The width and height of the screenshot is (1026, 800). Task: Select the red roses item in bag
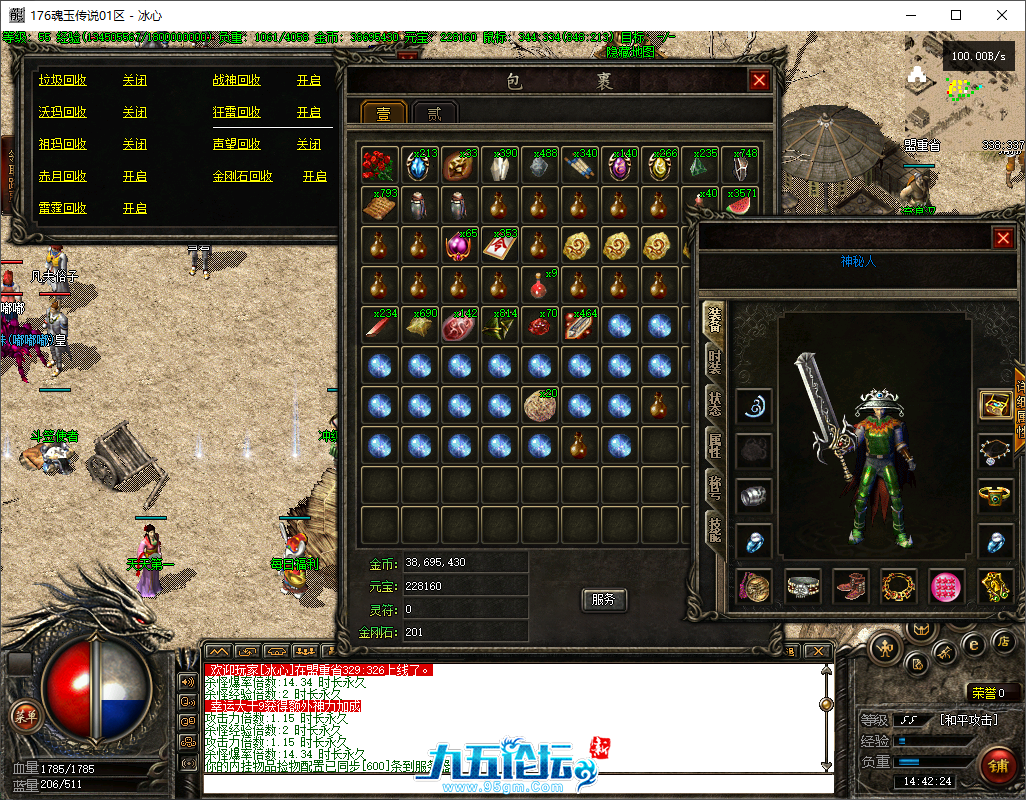[x=378, y=165]
